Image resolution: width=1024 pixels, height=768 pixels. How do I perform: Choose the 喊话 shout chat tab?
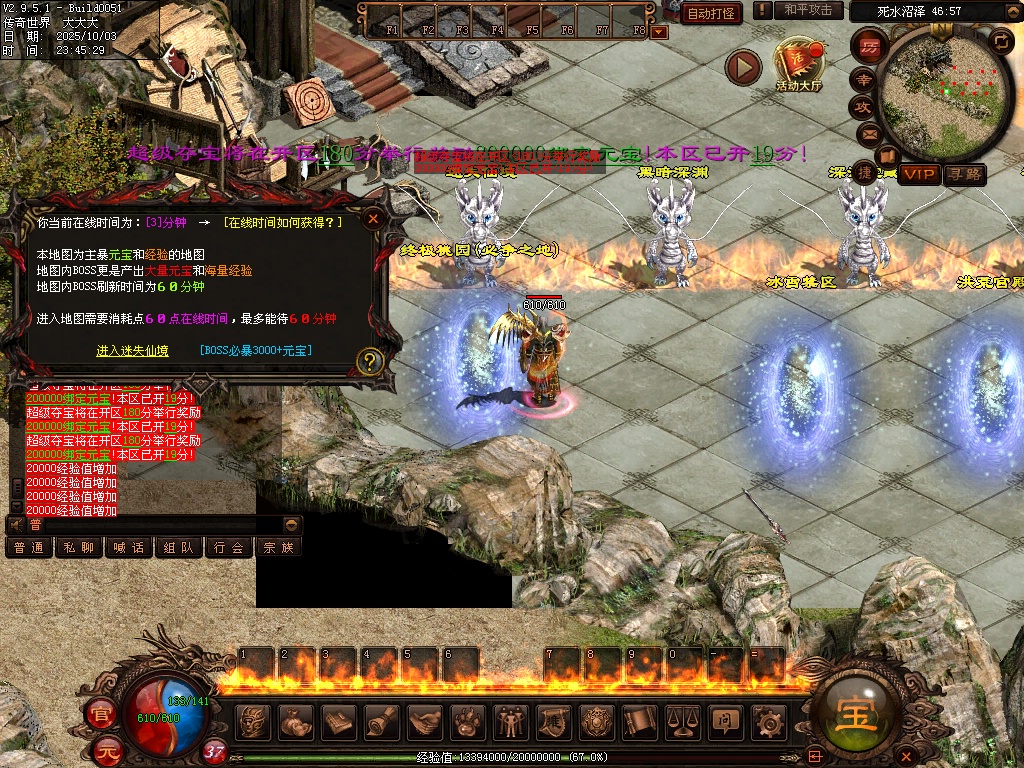(129, 547)
